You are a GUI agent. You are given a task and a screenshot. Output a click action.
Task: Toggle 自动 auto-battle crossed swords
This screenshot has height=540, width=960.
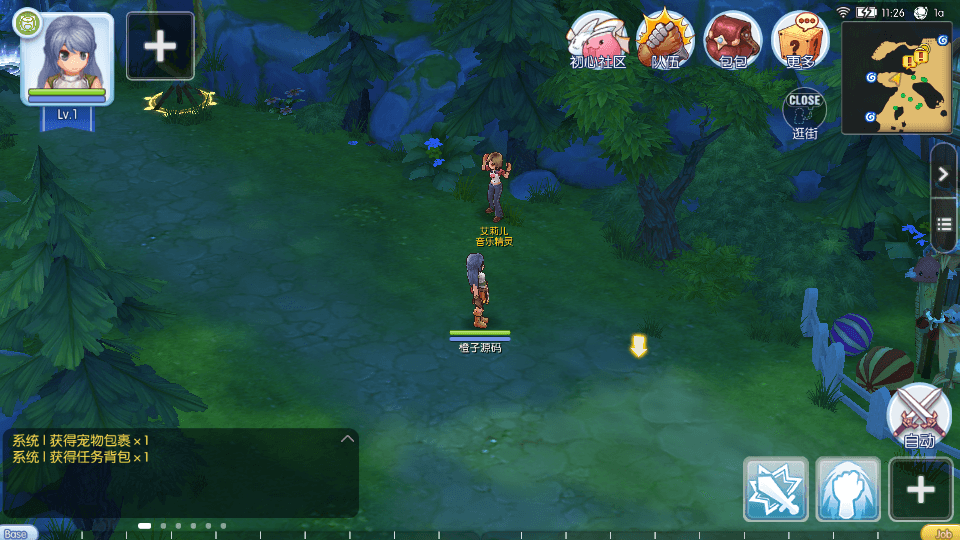click(x=919, y=413)
